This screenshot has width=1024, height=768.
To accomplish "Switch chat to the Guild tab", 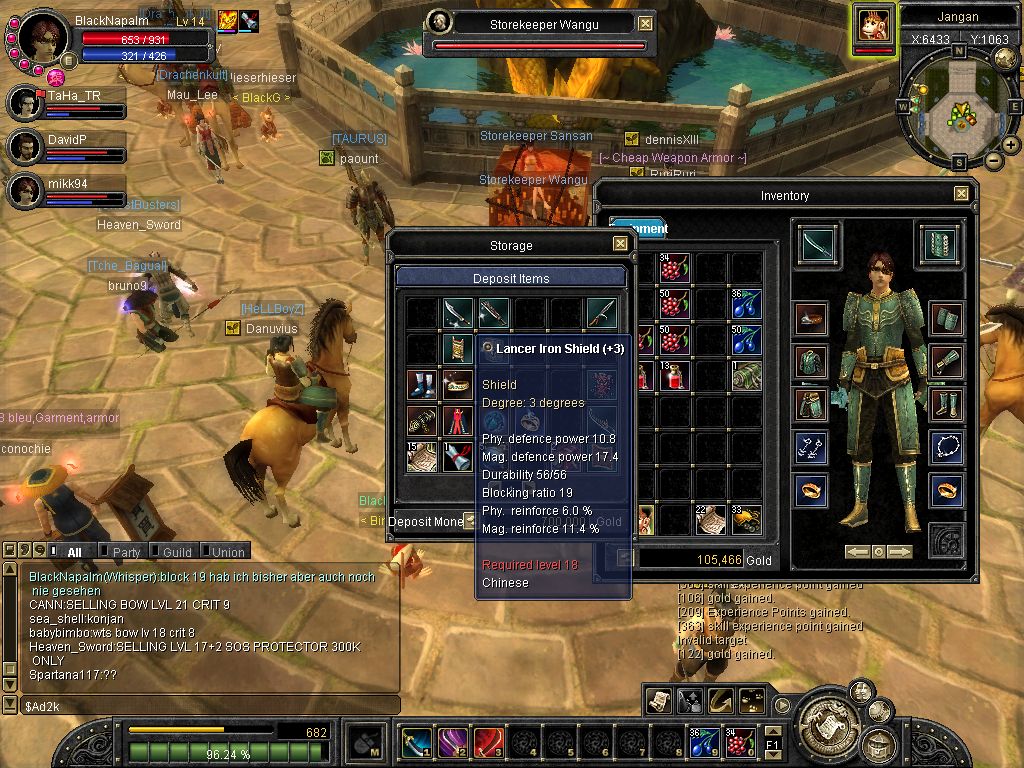I will [x=176, y=551].
